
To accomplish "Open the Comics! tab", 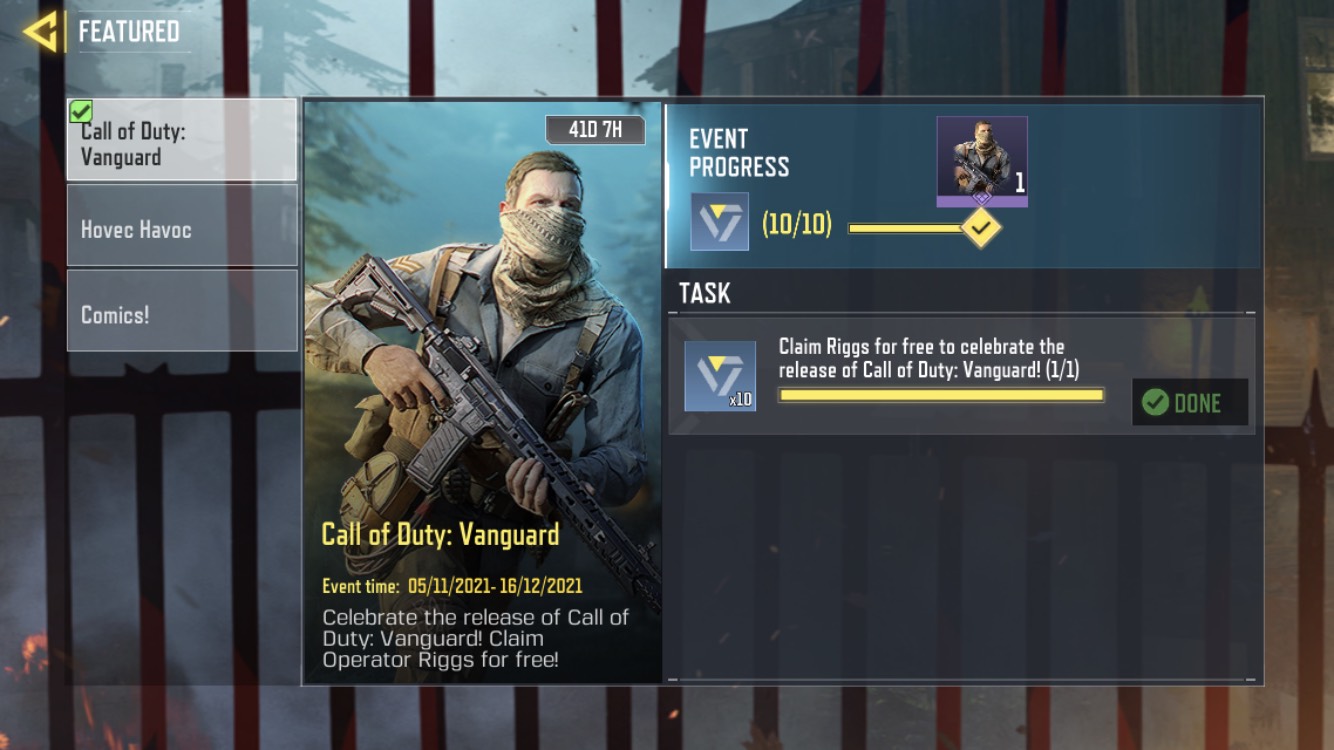I will (182, 313).
